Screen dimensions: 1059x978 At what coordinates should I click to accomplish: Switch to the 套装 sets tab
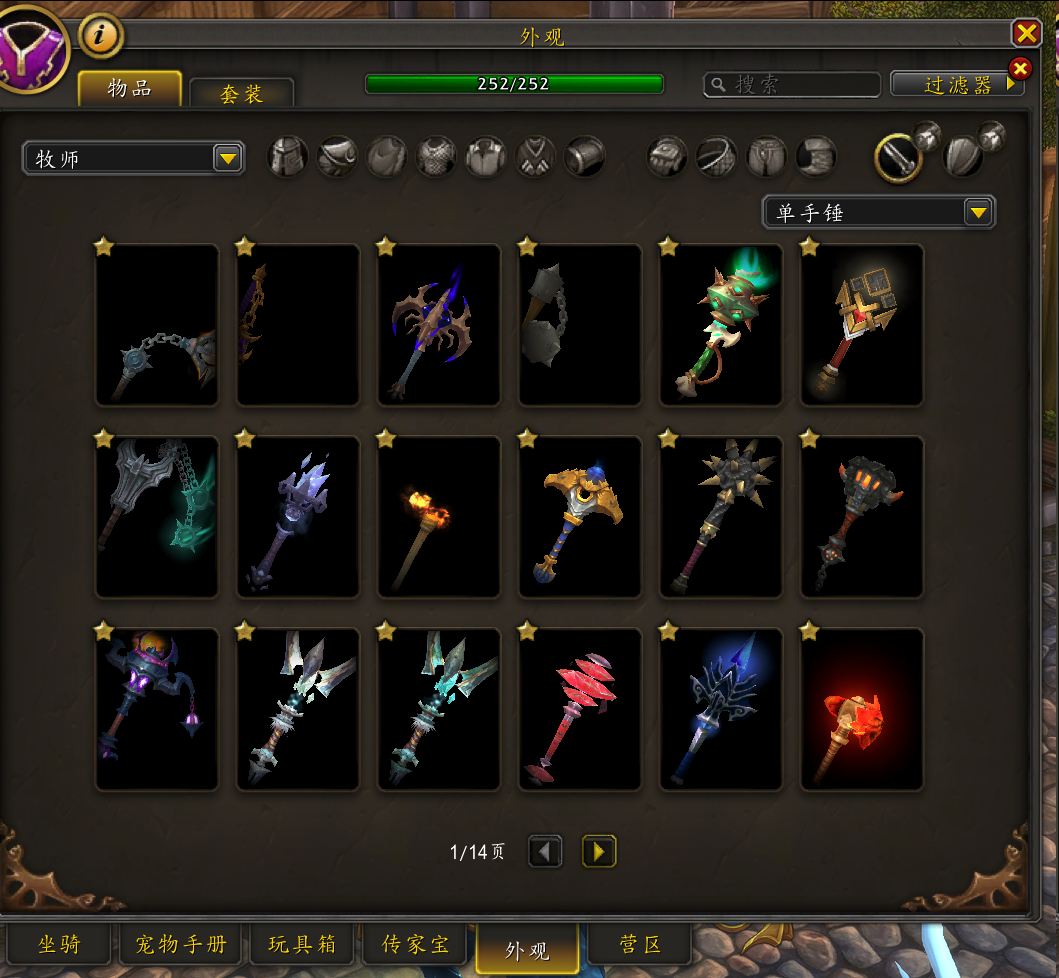tap(241, 93)
